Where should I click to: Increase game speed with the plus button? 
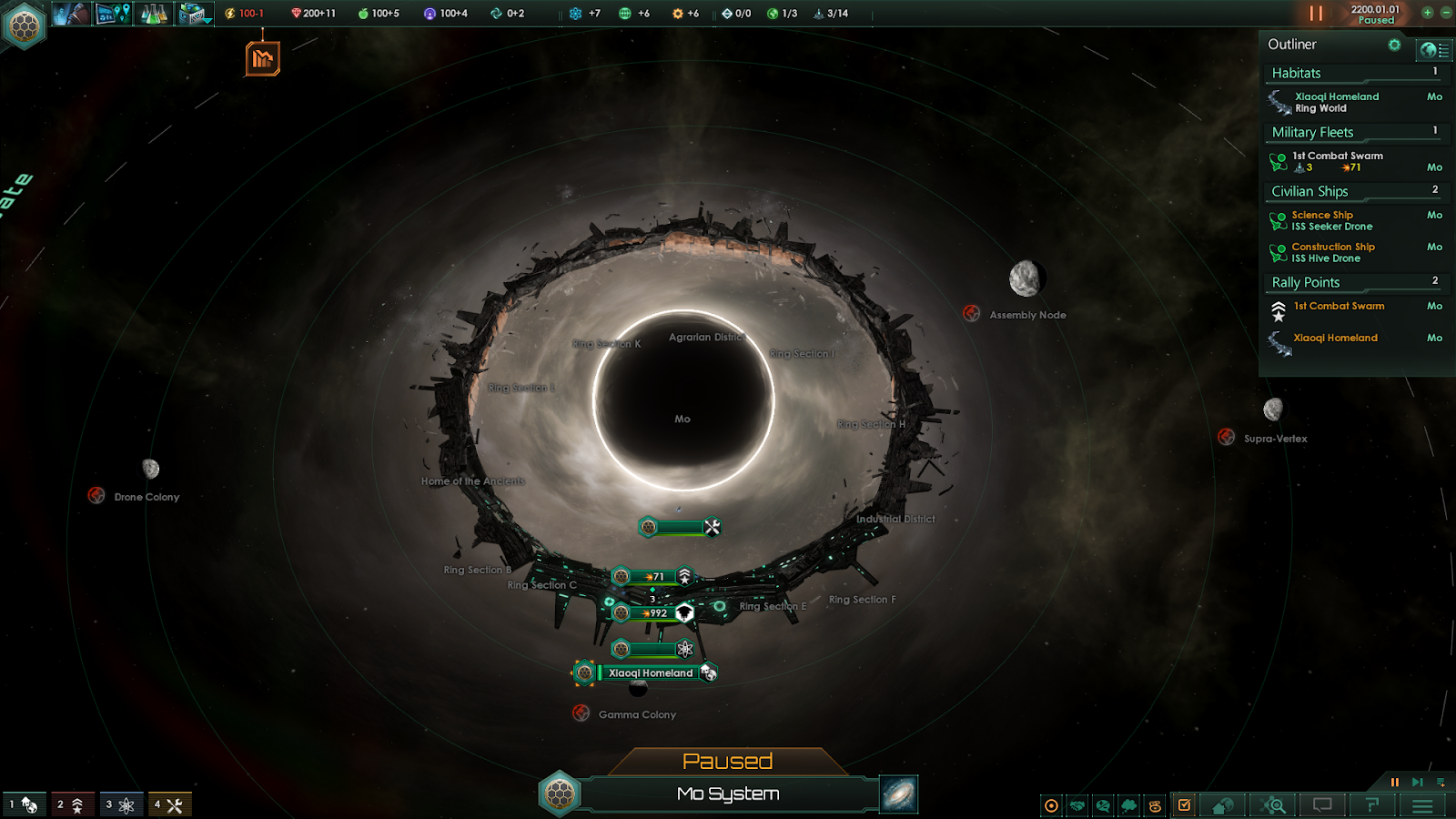click(x=1427, y=13)
